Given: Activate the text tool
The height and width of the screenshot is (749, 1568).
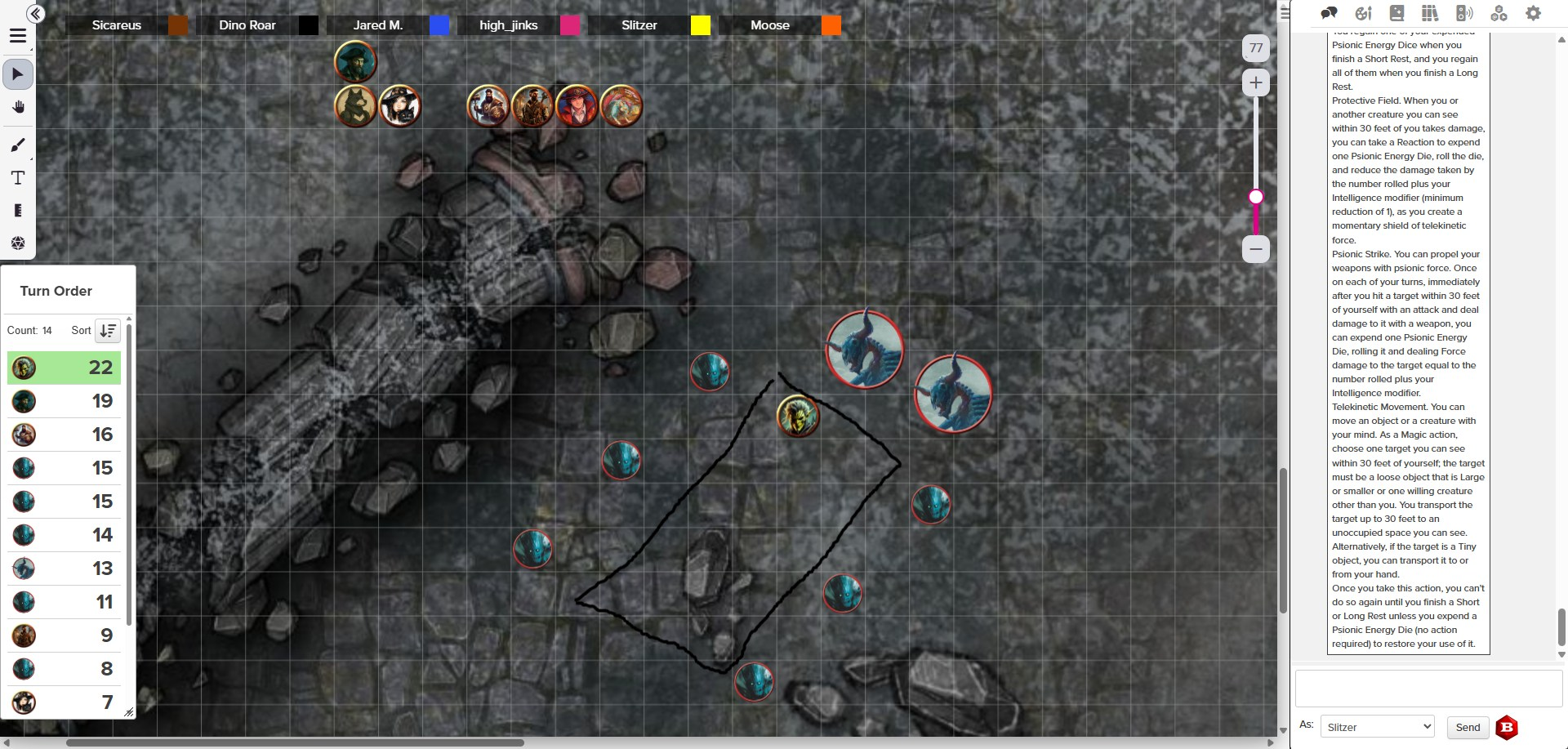Looking at the screenshot, I should tap(18, 178).
